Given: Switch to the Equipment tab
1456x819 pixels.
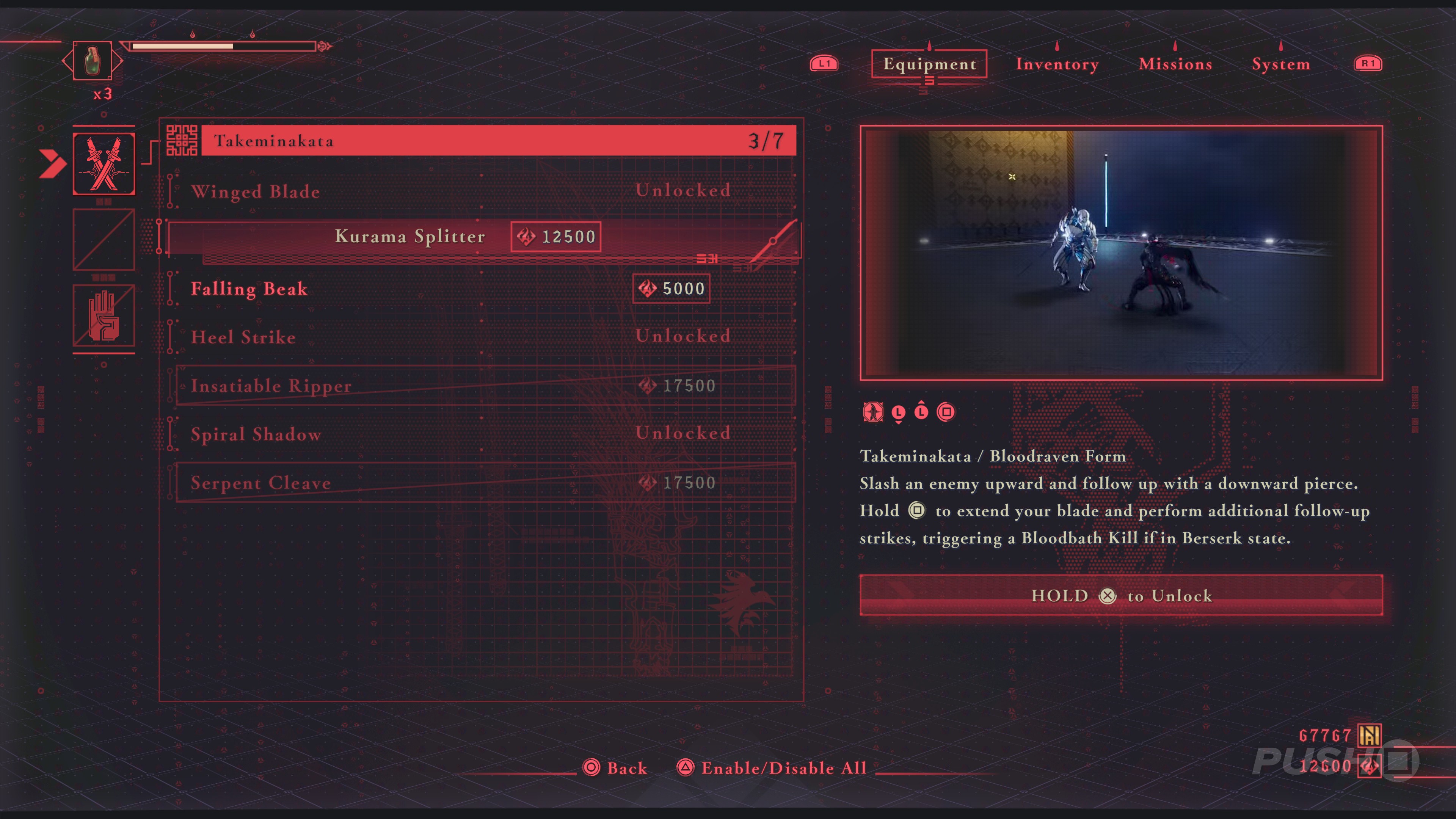Looking at the screenshot, I should [929, 64].
